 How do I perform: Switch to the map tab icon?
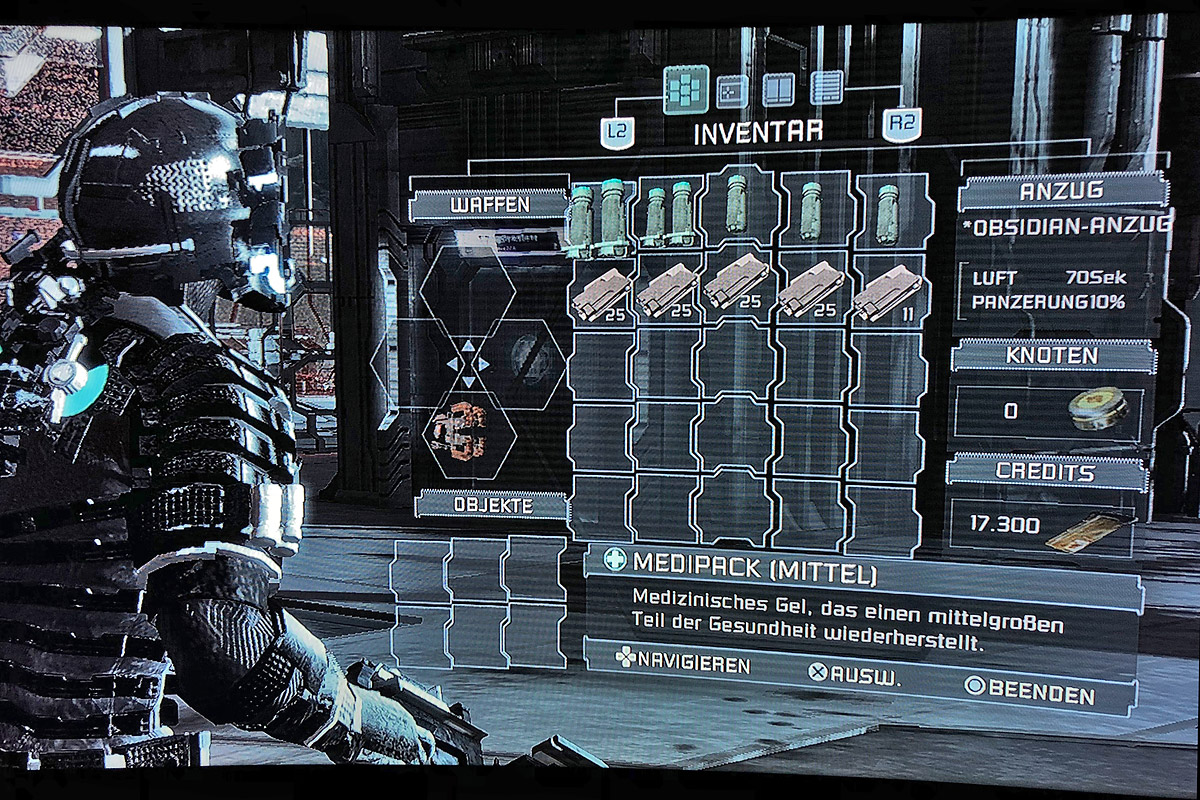(x=733, y=91)
